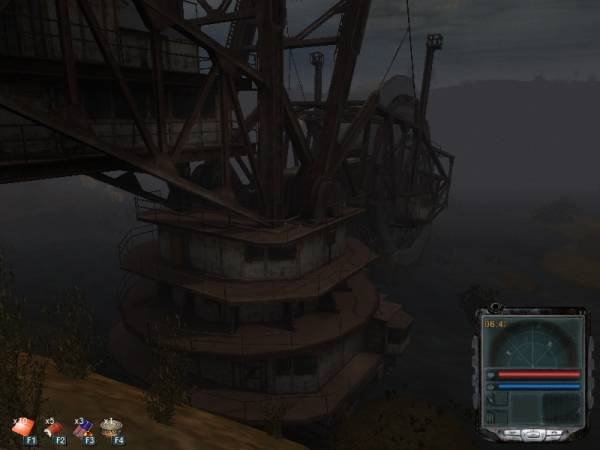The image size is (600, 450).
Task: Pick the food can in the F4 slot
Action: point(112,426)
